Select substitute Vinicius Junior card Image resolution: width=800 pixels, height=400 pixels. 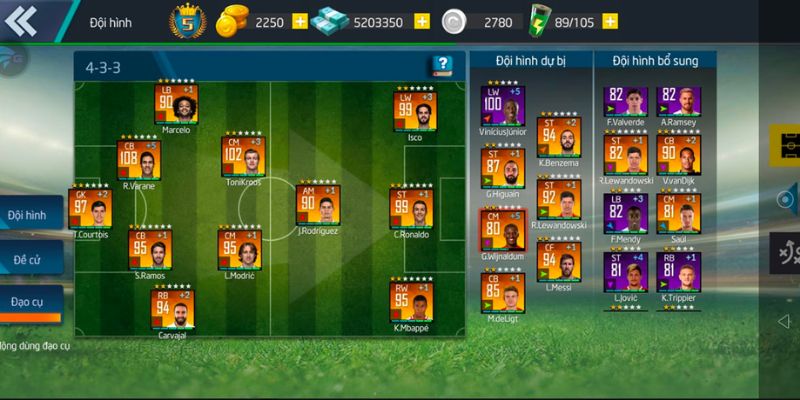[502, 106]
